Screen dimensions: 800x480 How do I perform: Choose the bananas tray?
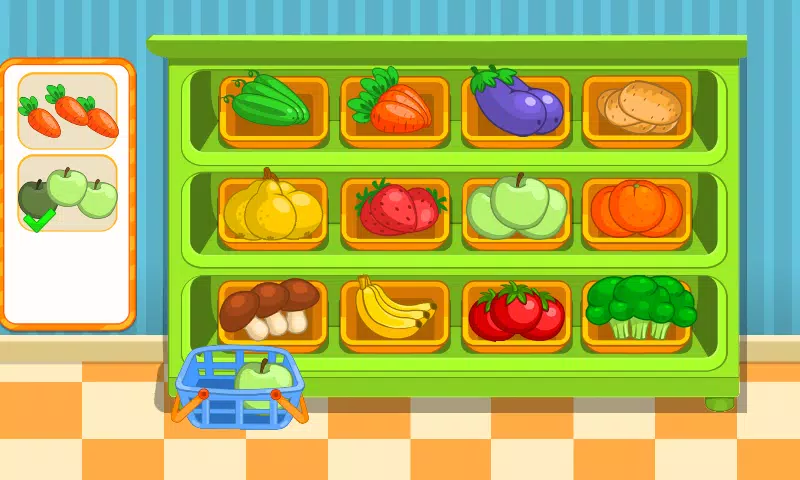pos(394,311)
